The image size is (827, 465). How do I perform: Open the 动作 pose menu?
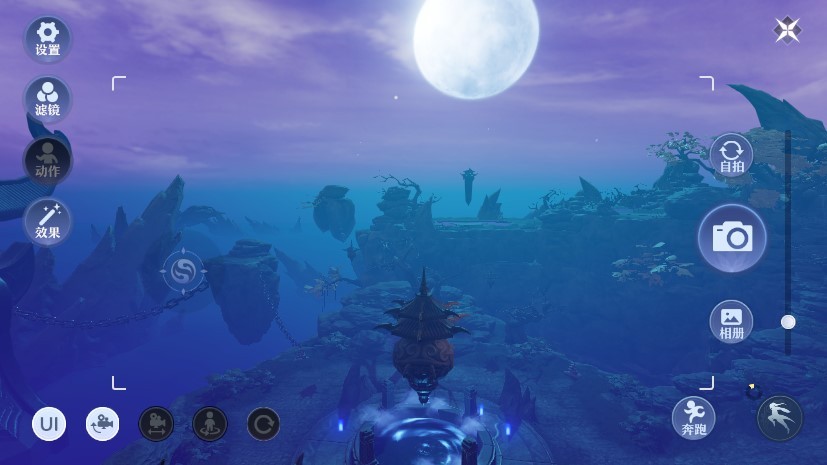(x=47, y=160)
